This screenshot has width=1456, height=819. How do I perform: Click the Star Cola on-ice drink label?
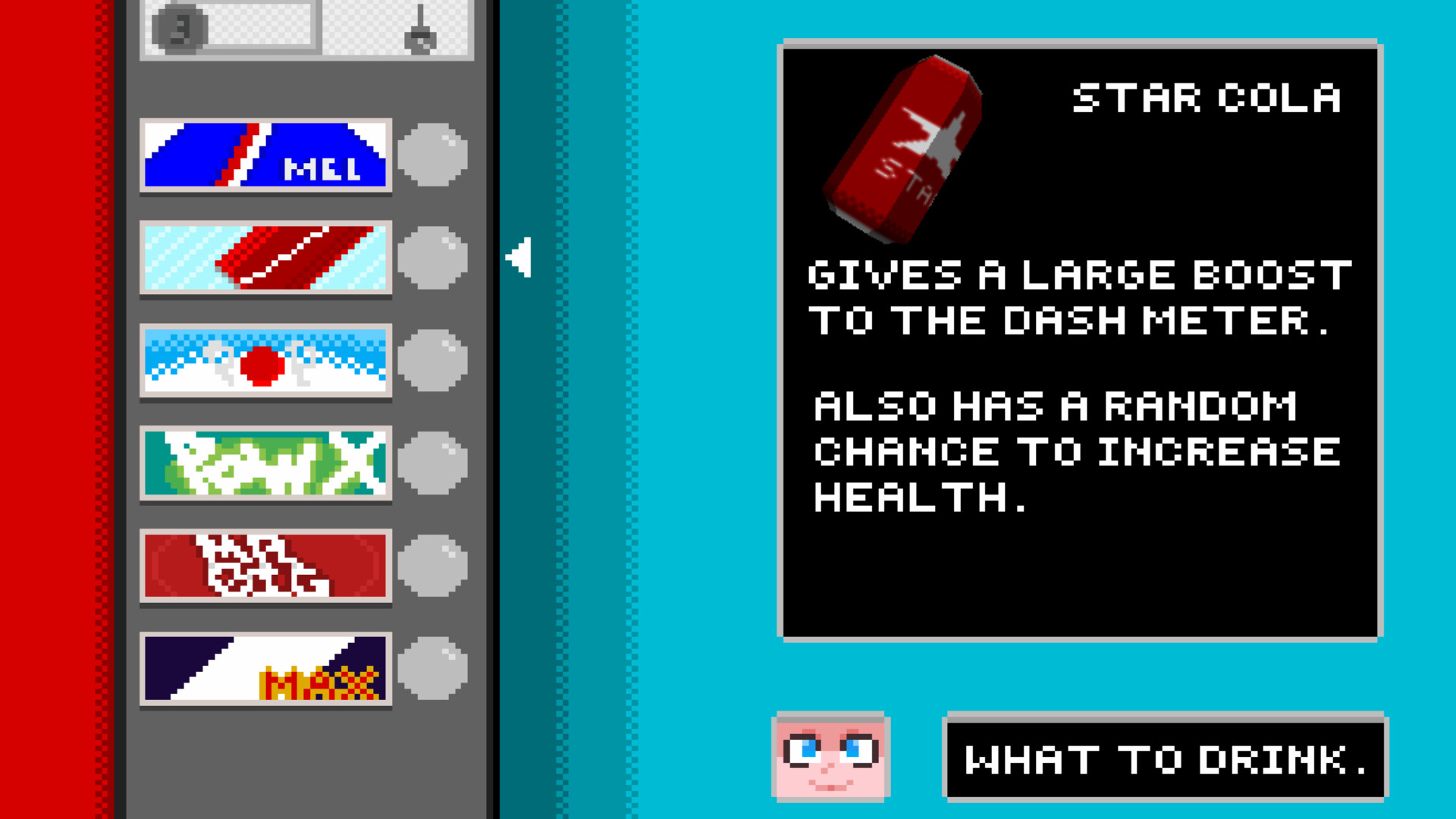coord(266,258)
